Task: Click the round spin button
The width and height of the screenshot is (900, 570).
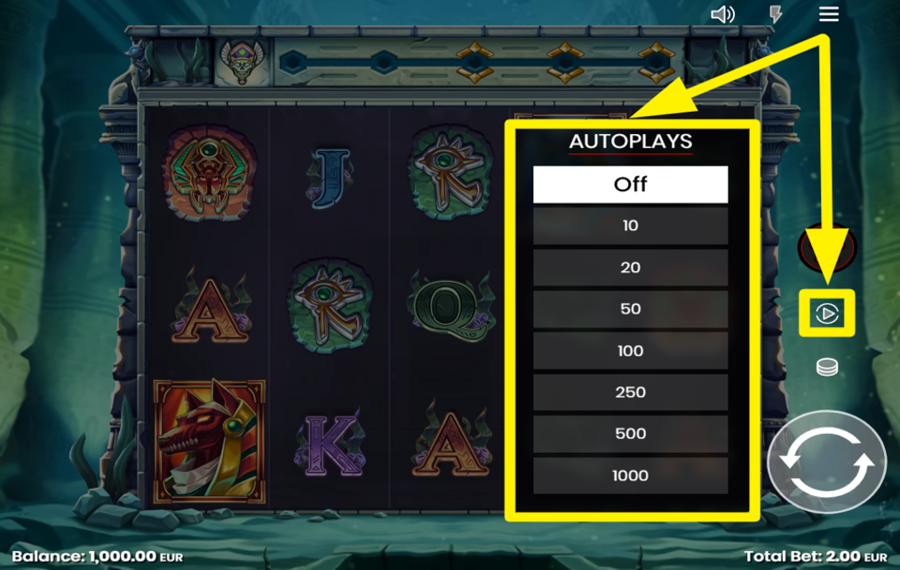Action: click(x=826, y=463)
